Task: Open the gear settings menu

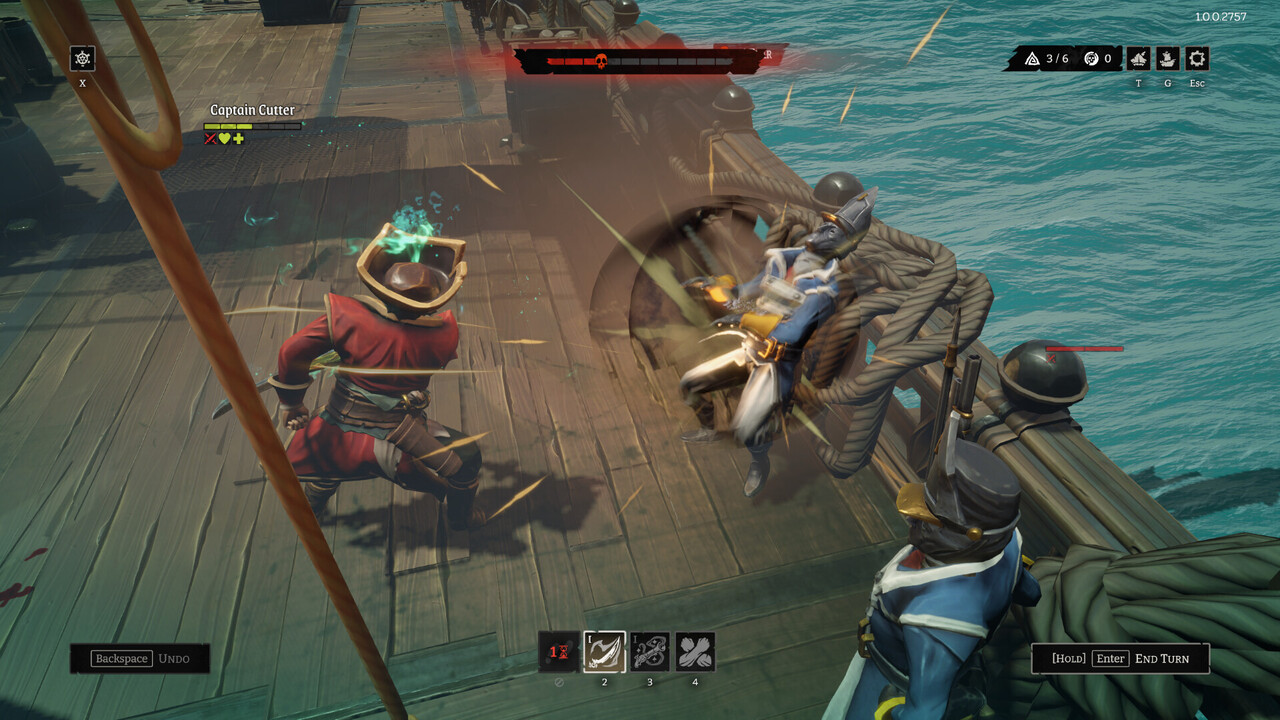Action: (x=1197, y=59)
